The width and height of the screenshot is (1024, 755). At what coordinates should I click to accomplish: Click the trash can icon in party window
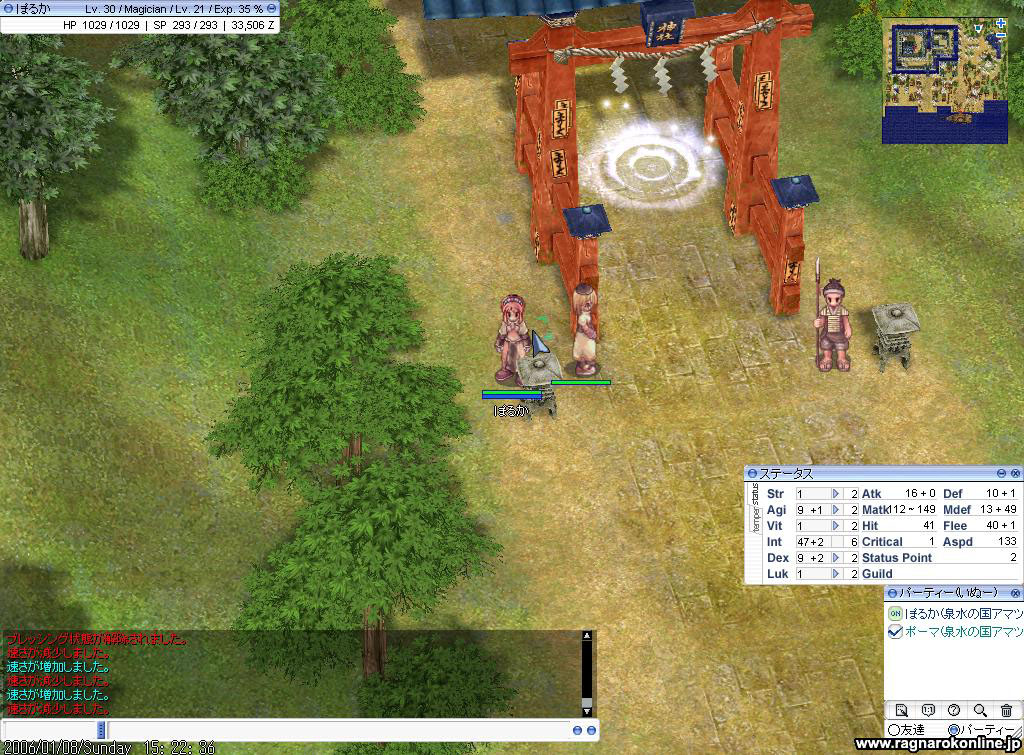click(1006, 710)
